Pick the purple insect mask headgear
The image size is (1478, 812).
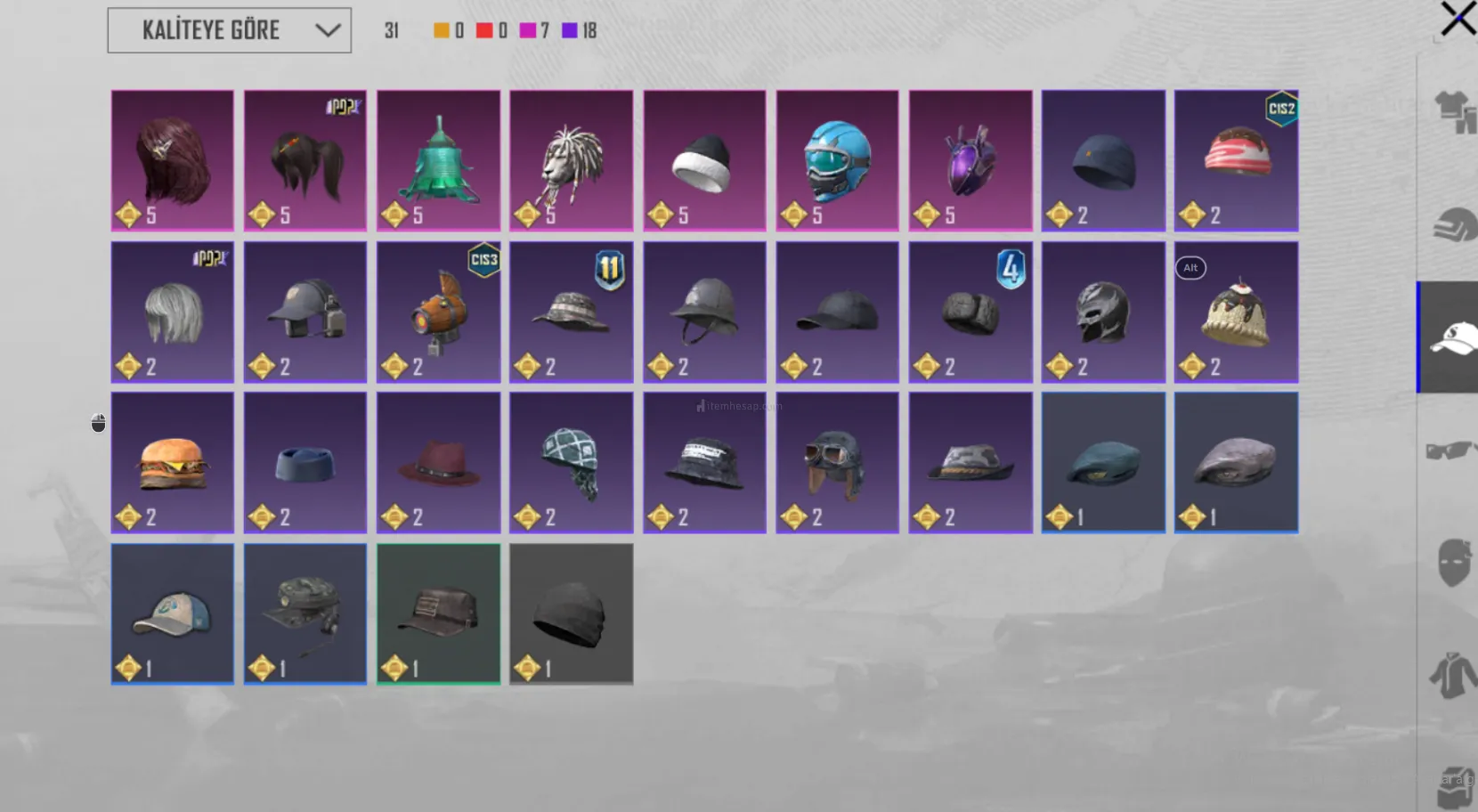pos(970,160)
